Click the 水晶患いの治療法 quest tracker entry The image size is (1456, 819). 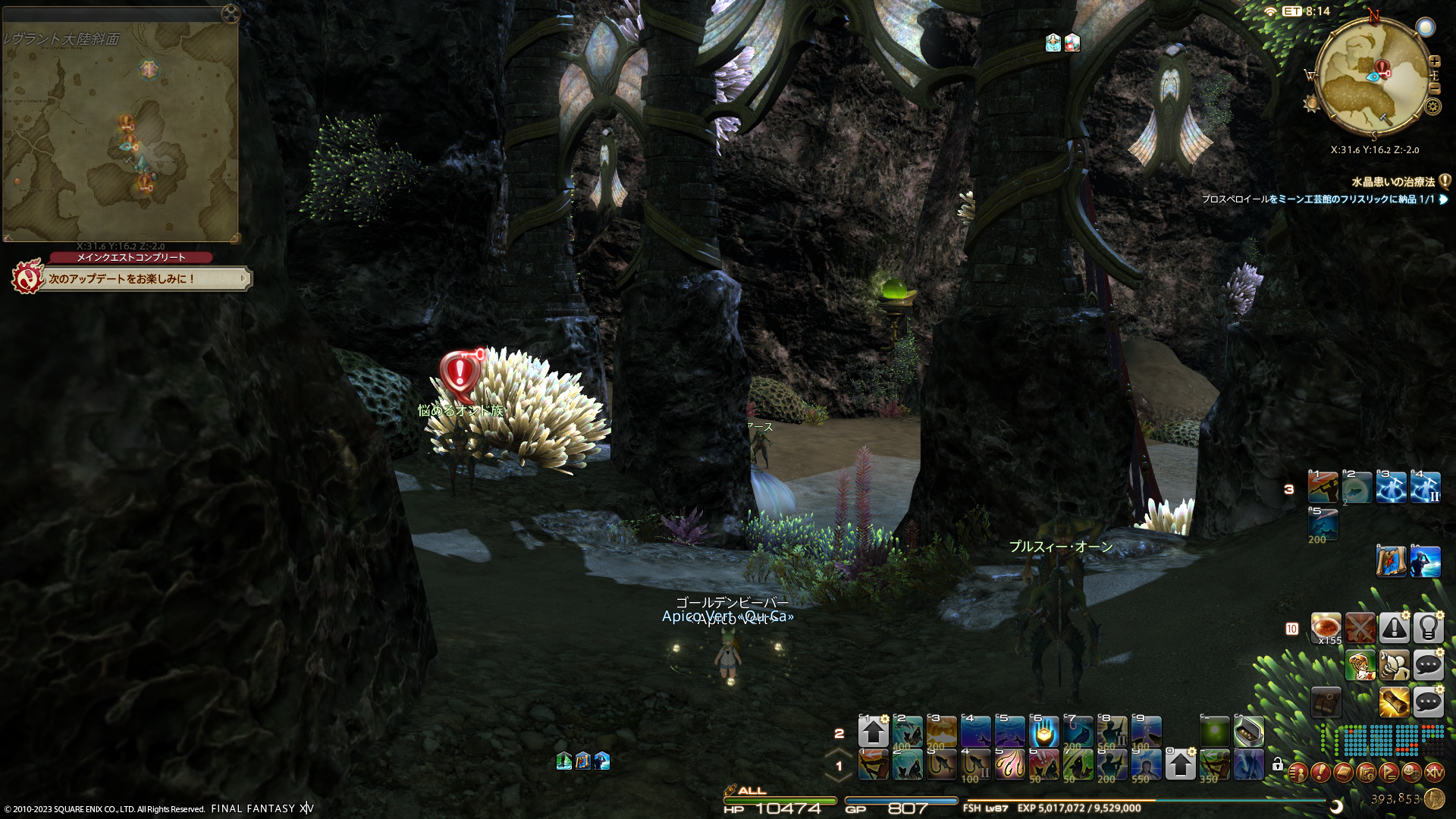1392,182
